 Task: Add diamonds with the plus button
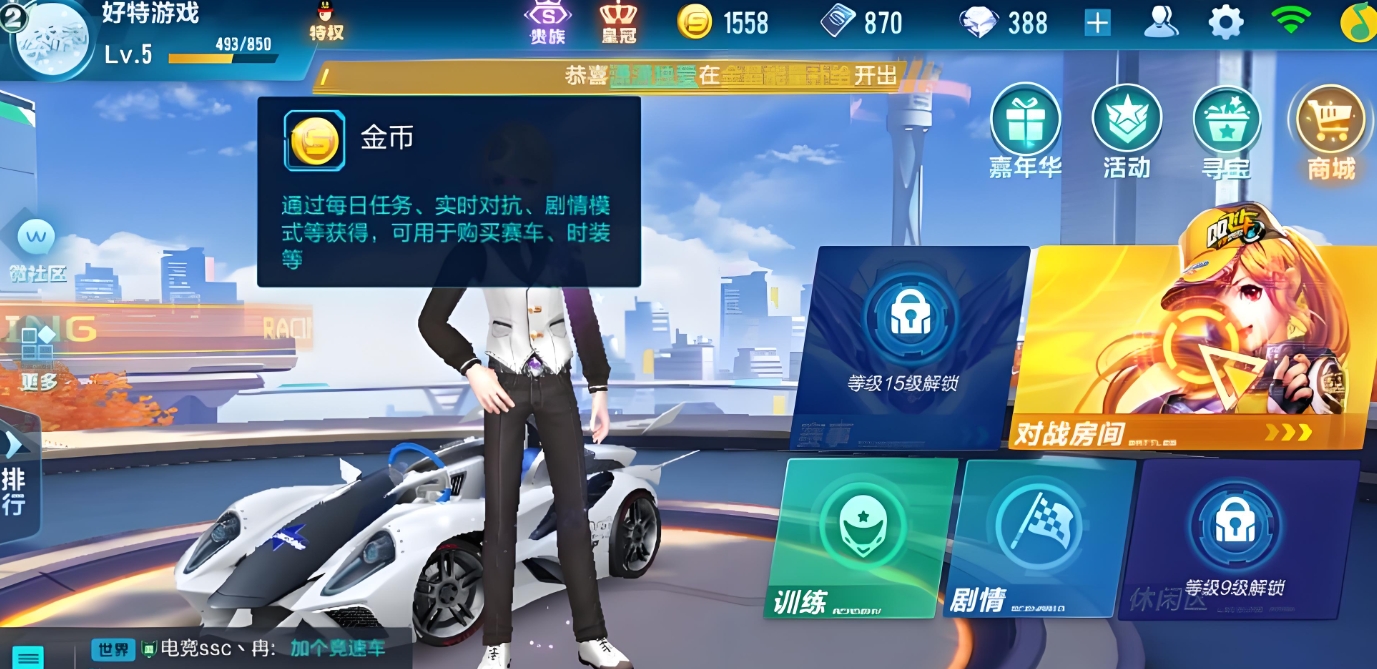[x=1098, y=22]
